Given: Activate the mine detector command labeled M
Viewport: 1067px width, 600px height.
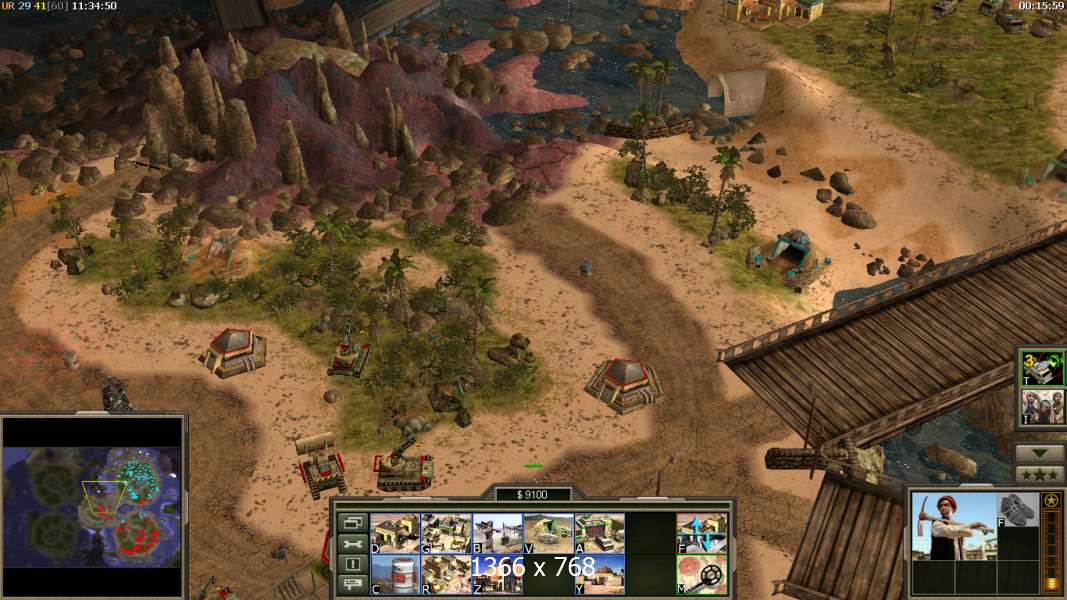Looking at the screenshot, I should click(702, 574).
